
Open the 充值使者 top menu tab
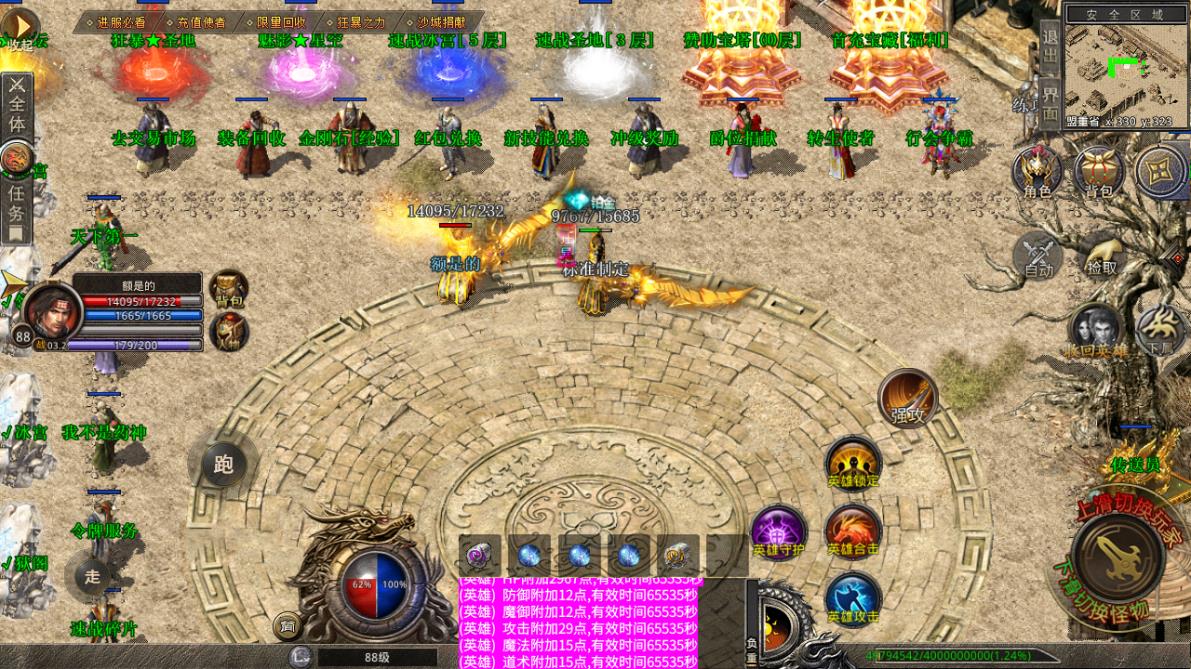pyautogui.click(x=201, y=21)
